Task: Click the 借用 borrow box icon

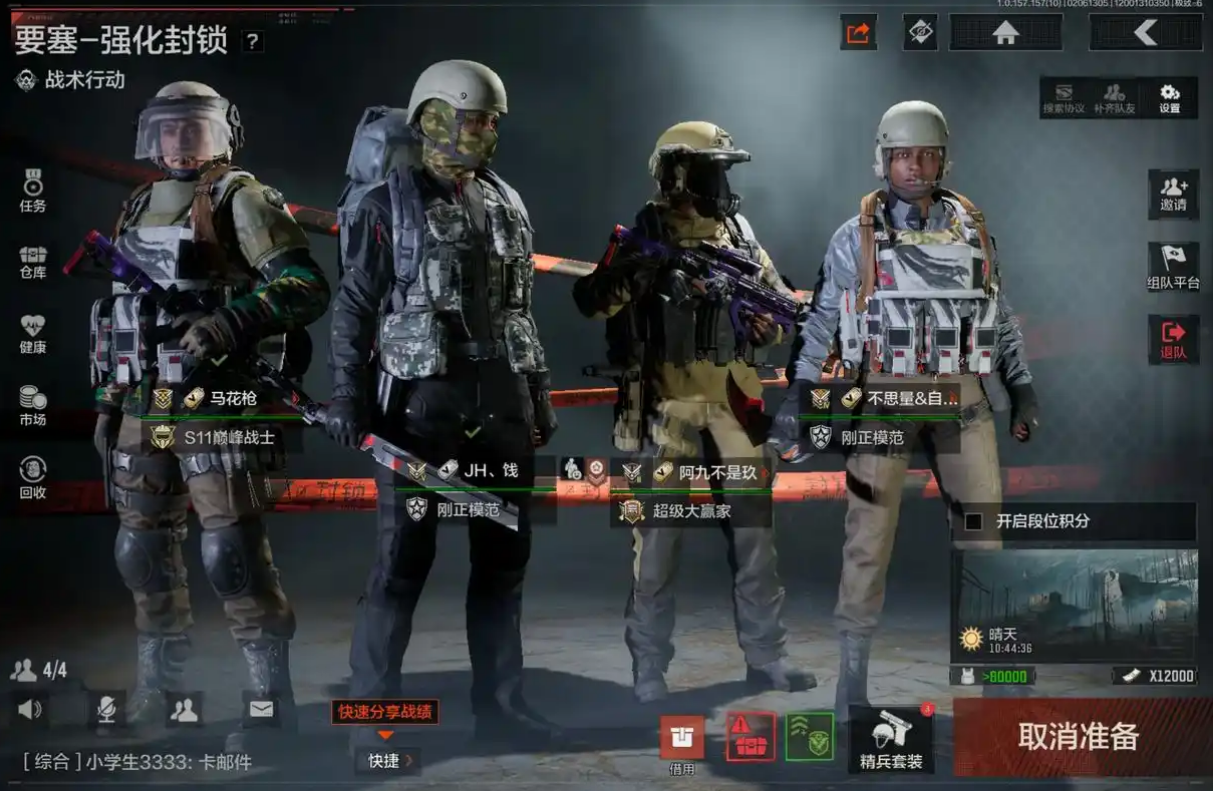Action: 682,738
